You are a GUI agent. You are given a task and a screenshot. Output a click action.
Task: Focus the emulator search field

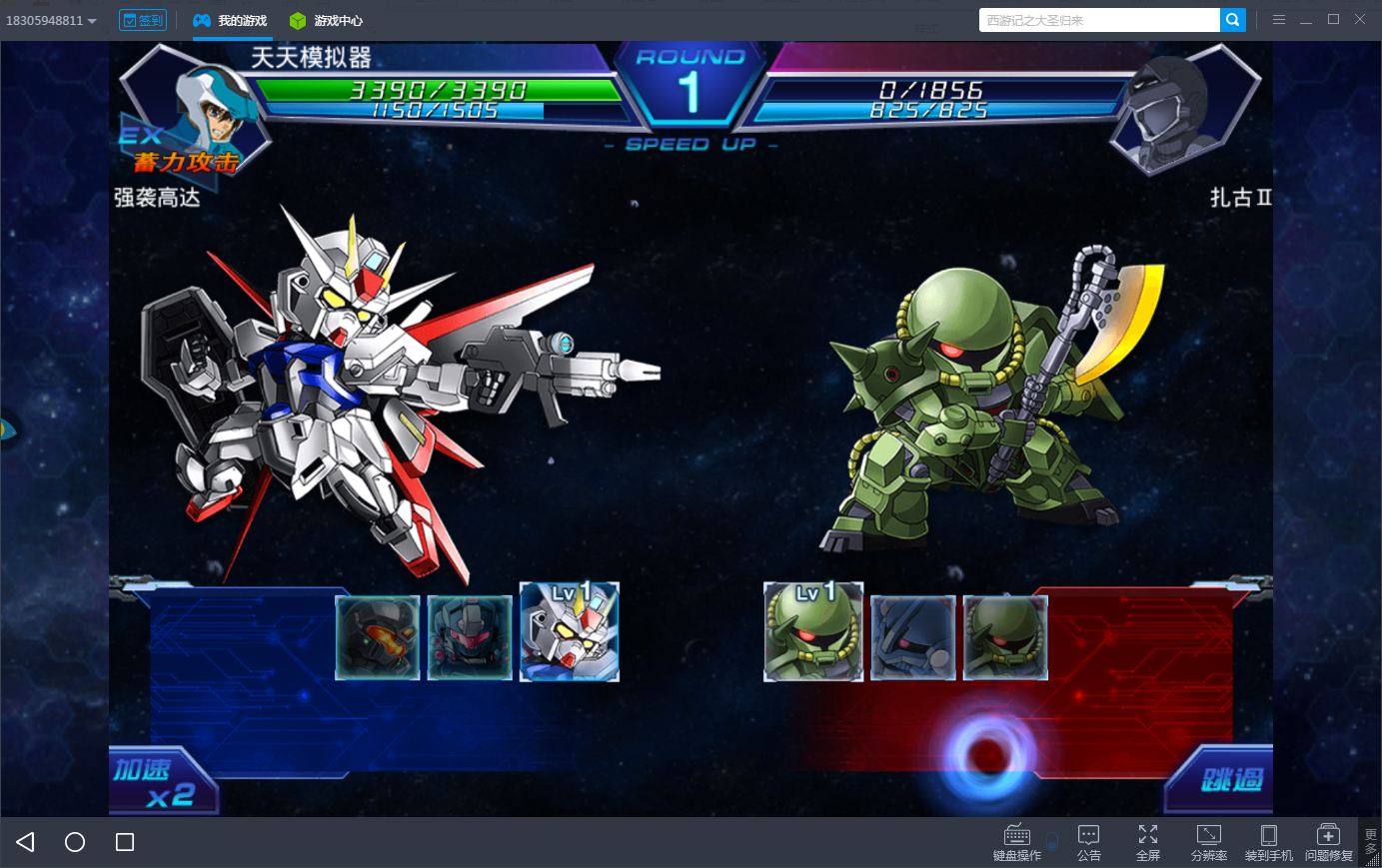click(x=1099, y=20)
